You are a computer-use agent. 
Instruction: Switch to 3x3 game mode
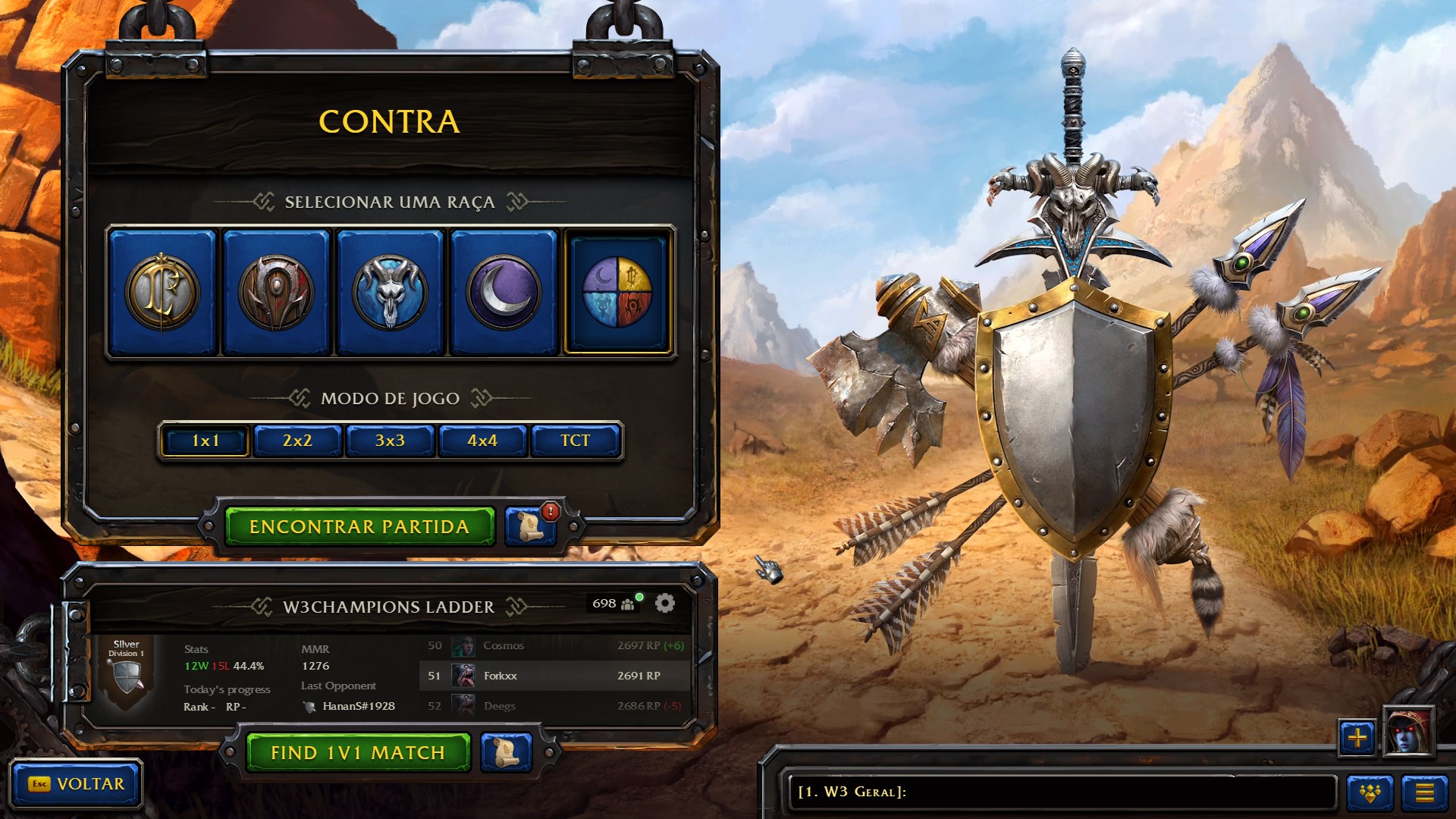[390, 440]
